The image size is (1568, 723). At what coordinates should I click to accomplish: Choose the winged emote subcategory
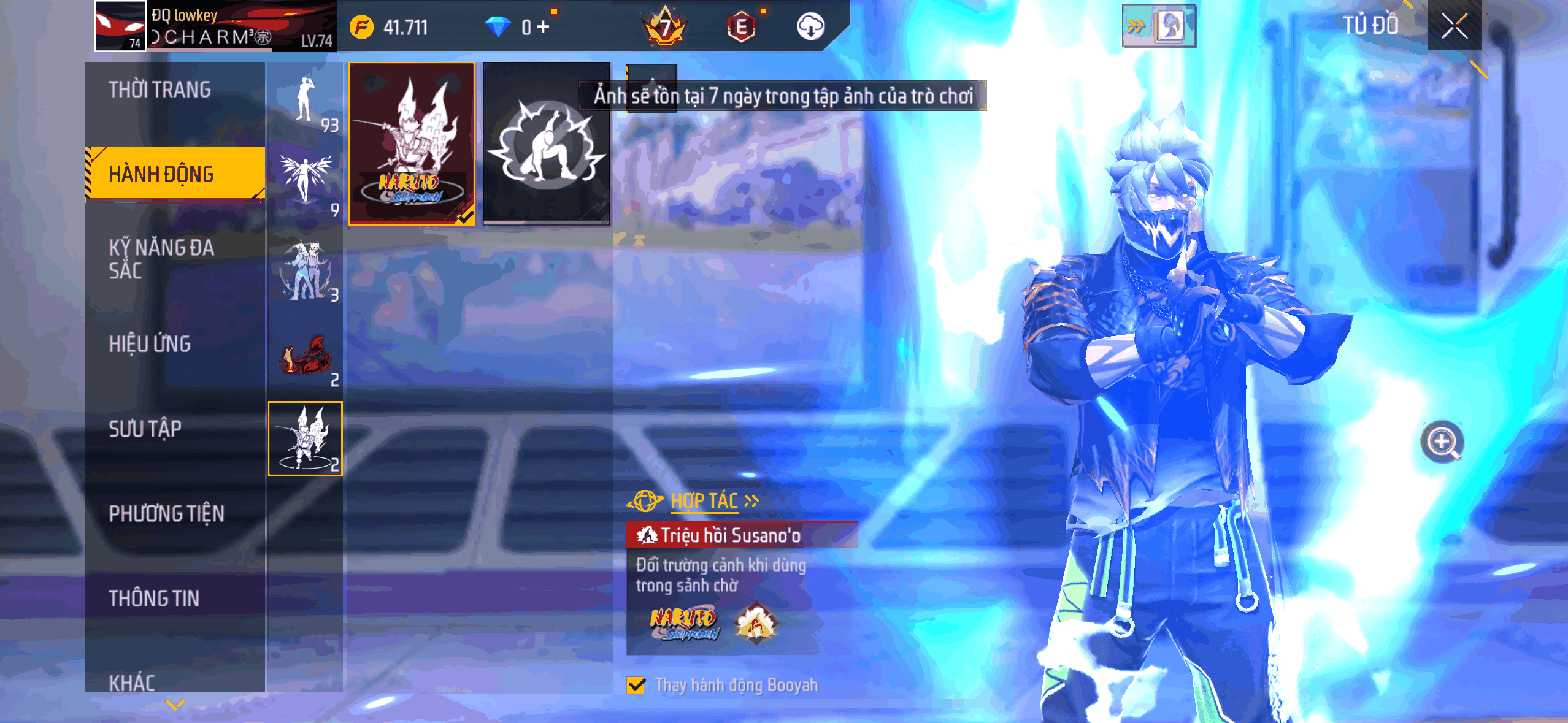[305, 183]
